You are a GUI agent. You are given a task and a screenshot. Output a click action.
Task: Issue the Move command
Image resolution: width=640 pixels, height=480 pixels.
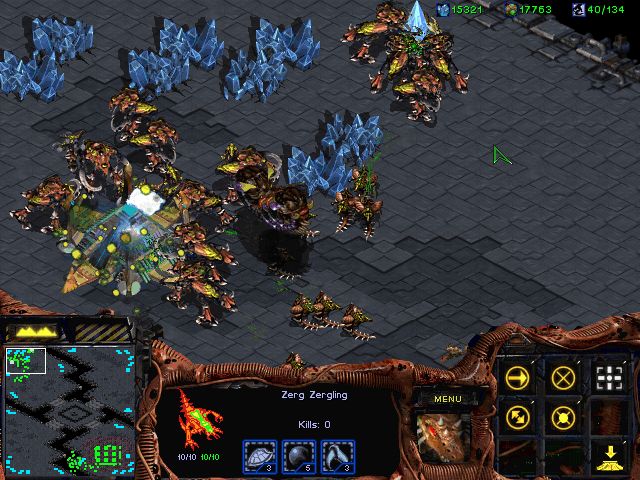tap(517, 377)
